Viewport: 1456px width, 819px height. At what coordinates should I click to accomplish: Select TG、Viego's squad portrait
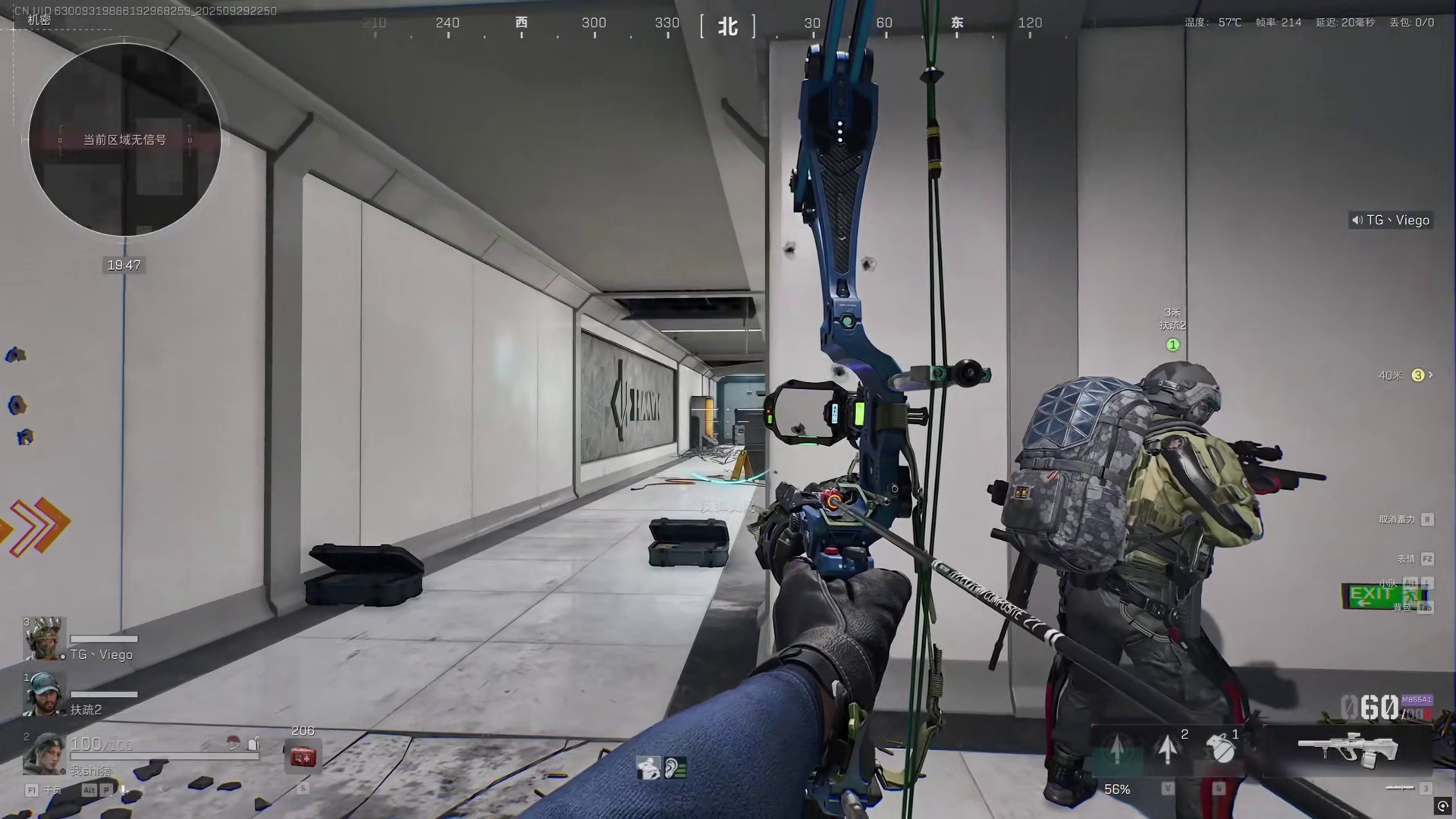pos(44,639)
